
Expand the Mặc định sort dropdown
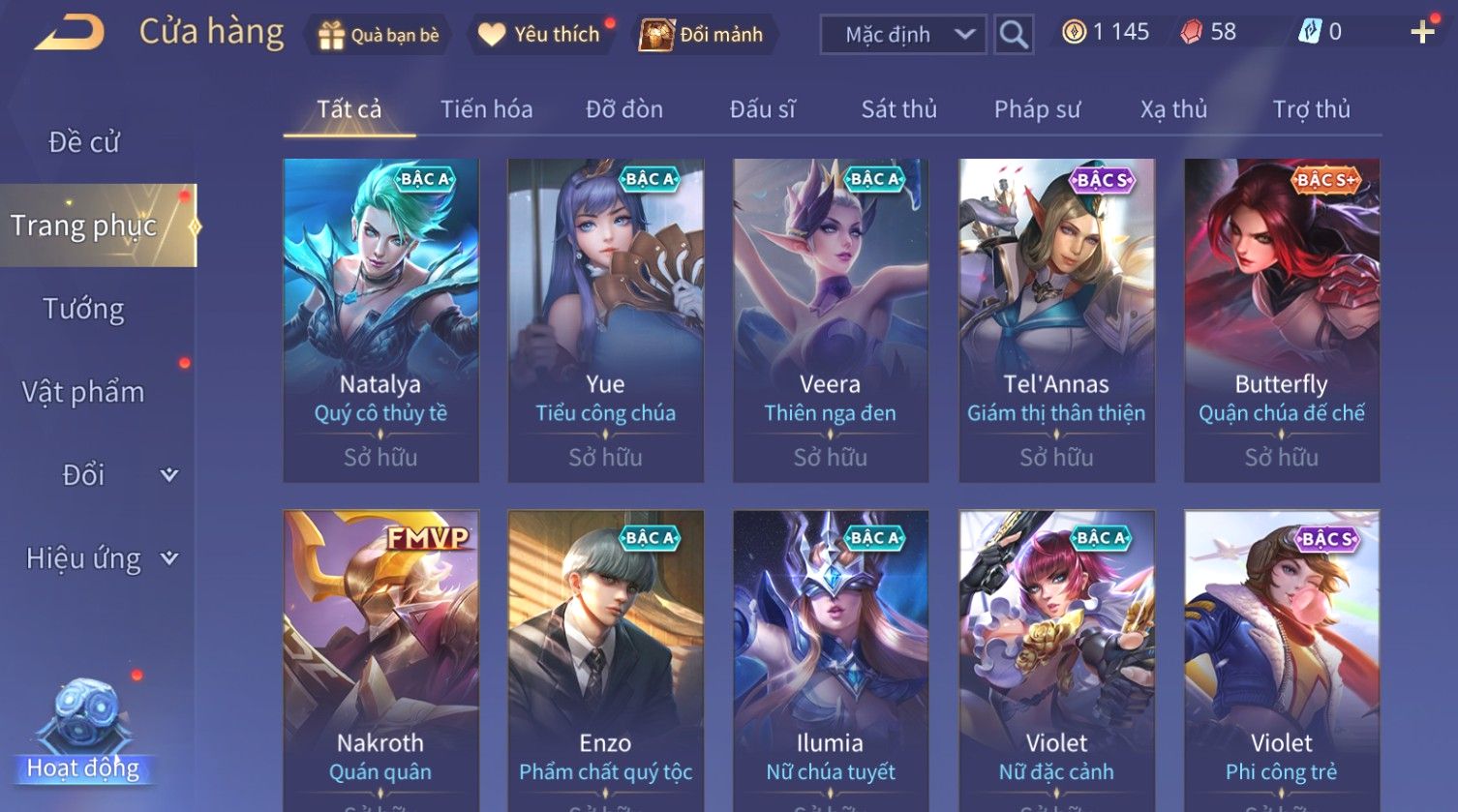point(903,35)
